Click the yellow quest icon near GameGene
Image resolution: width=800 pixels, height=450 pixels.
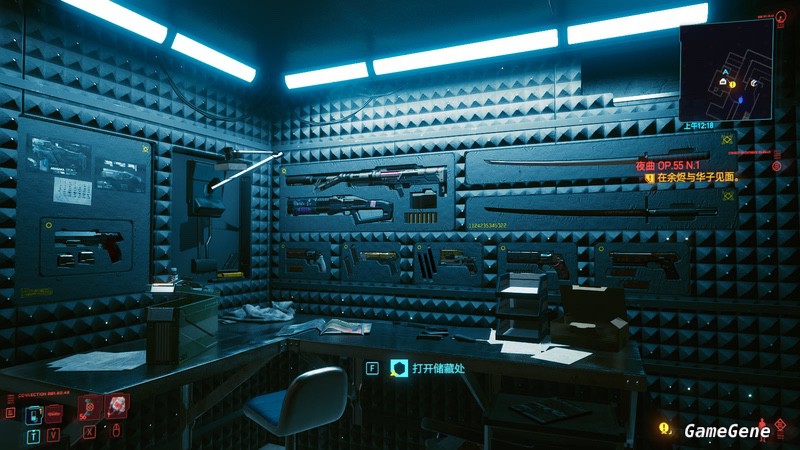coord(664,430)
